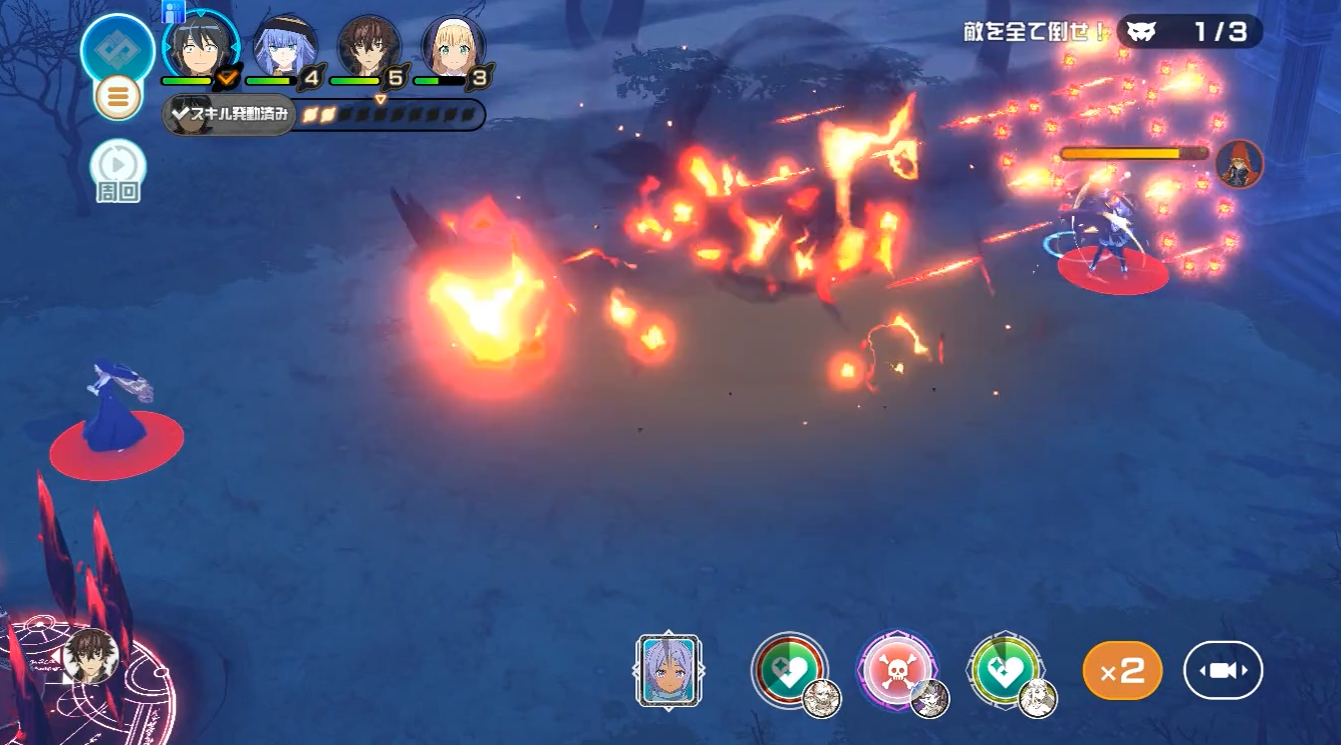Toggle the 周回 auto-repeat button
1341x745 pixels.
(118, 166)
